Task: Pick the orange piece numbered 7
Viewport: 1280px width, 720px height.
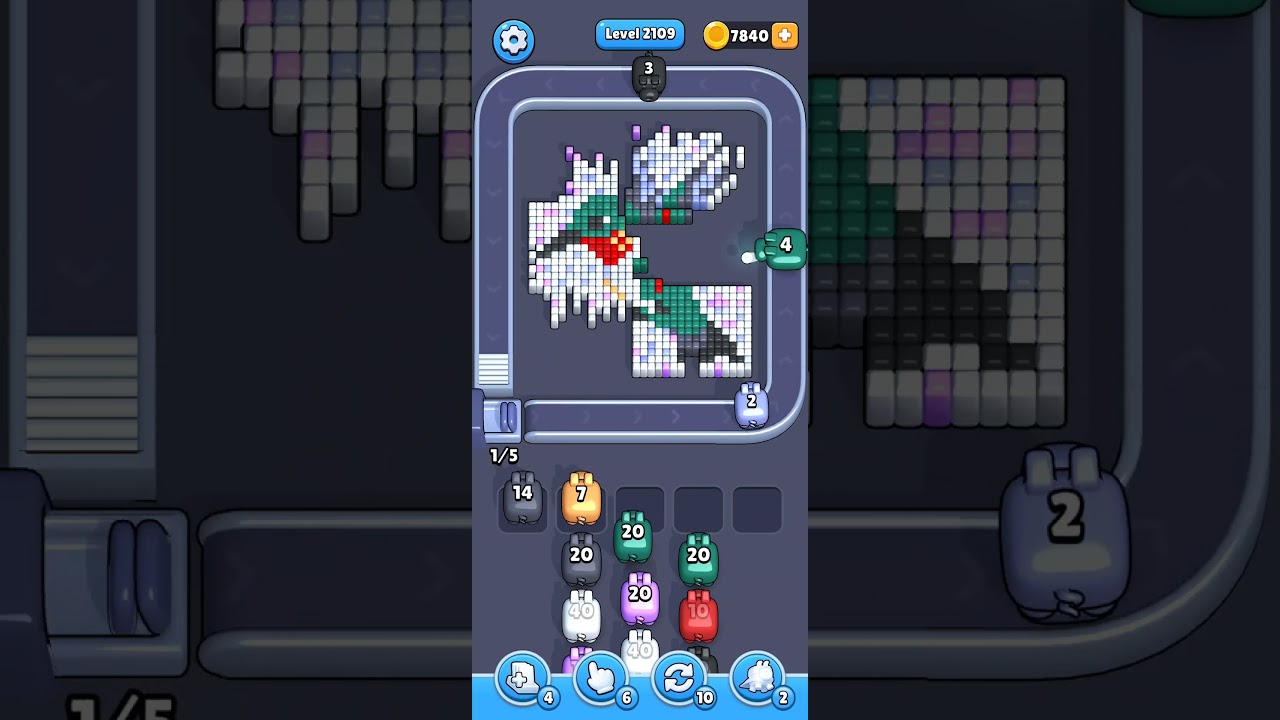Action: (581, 495)
